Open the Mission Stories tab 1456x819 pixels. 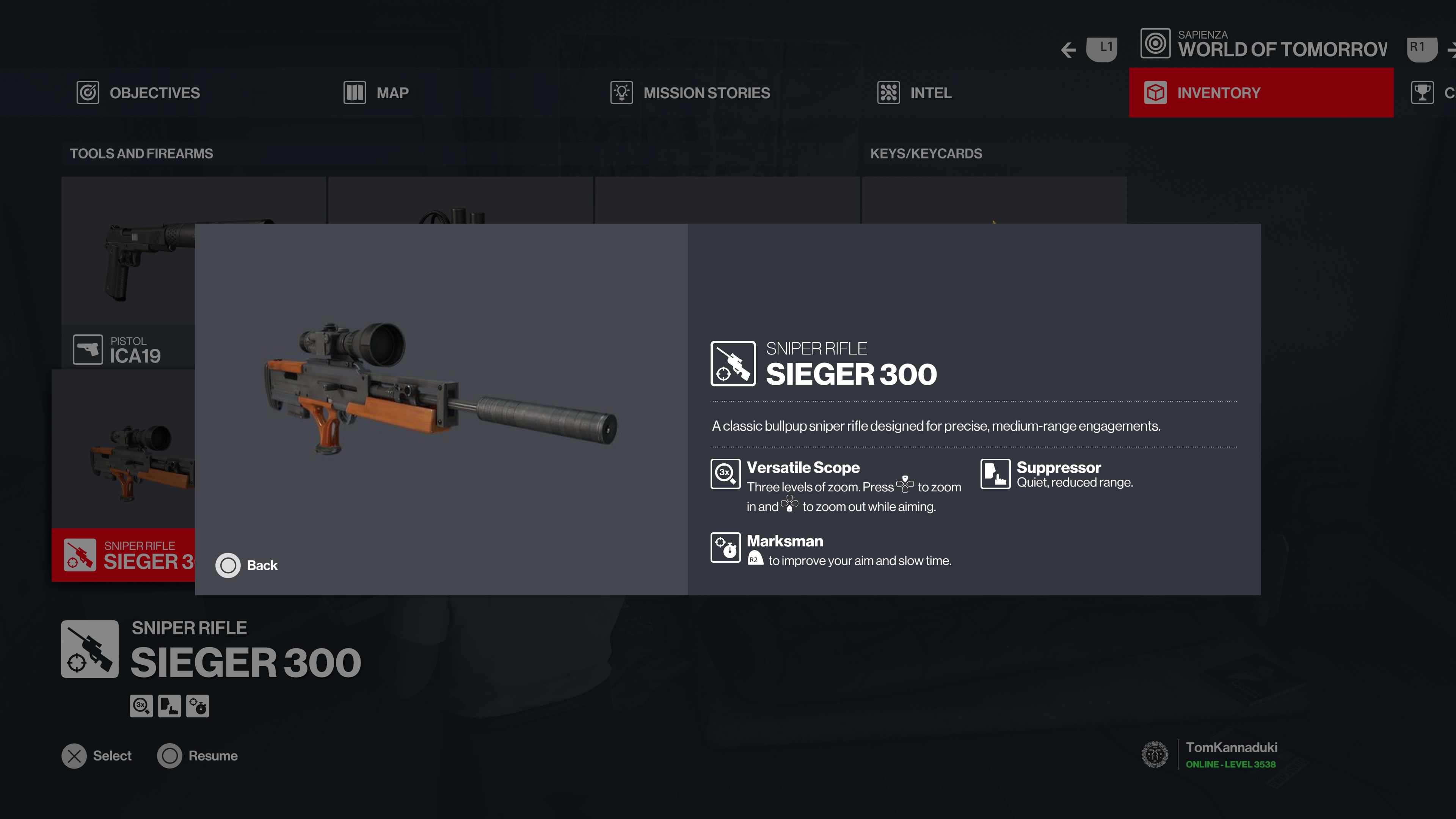click(690, 93)
